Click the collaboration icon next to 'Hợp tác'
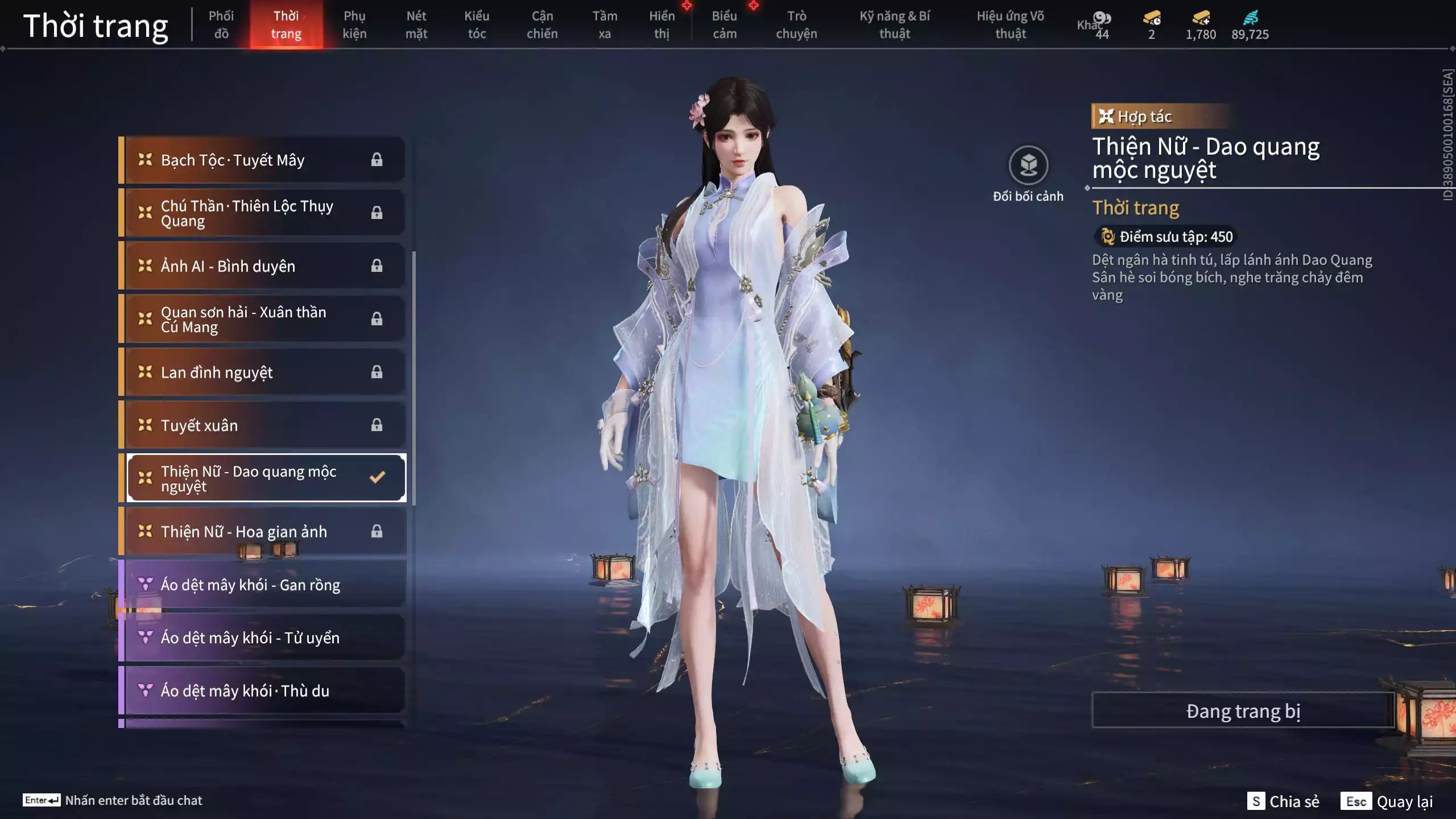This screenshot has width=1456, height=819. (x=1106, y=117)
